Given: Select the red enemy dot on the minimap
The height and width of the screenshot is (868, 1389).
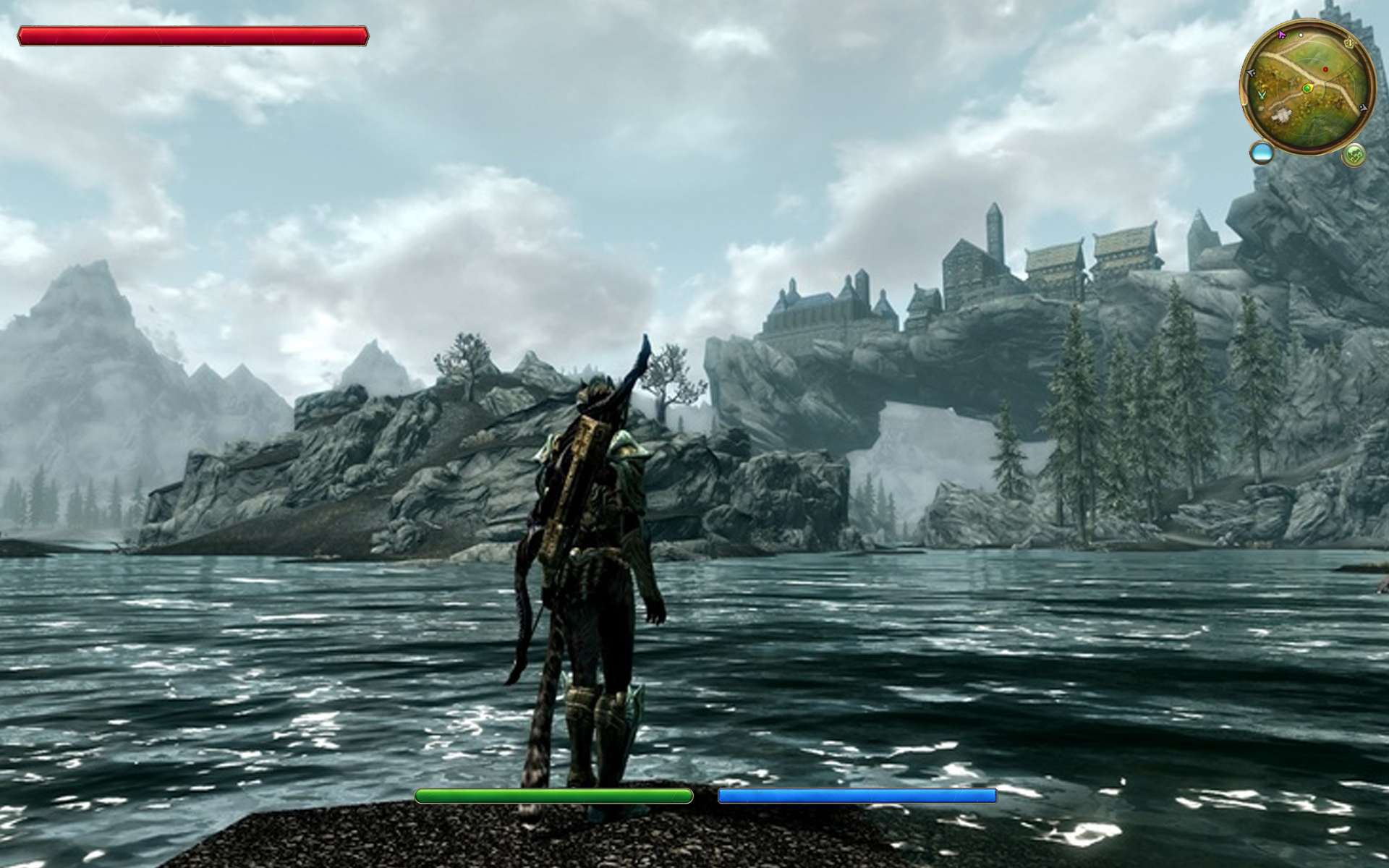Looking at the screenshot, I should pyautogui.click(x=1325, y=69).
